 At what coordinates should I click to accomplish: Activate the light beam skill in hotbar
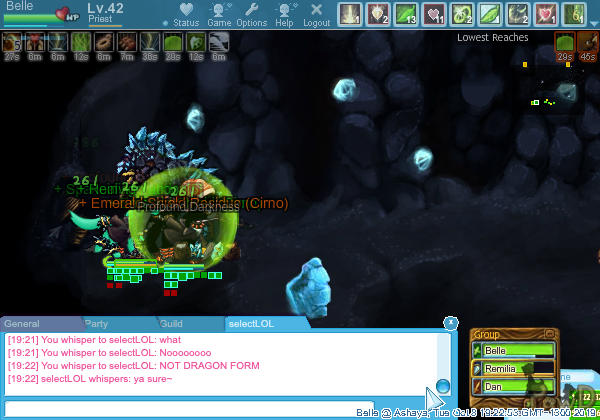349,14
